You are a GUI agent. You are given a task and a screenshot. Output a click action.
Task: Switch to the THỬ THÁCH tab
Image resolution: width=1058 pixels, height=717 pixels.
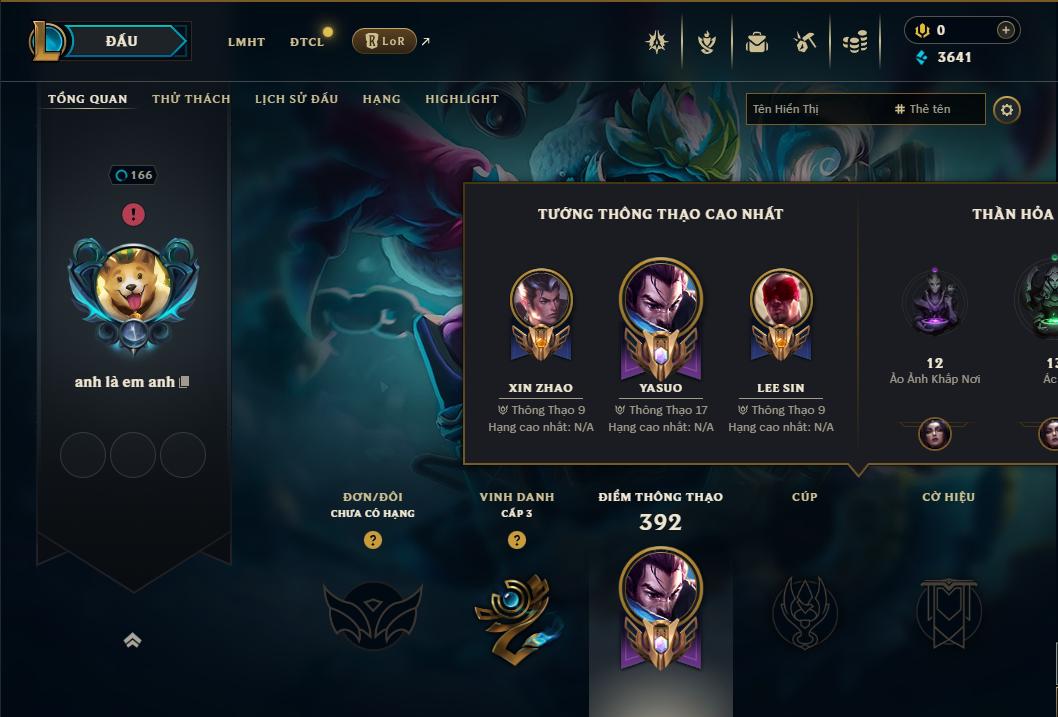tap(191, 99)
